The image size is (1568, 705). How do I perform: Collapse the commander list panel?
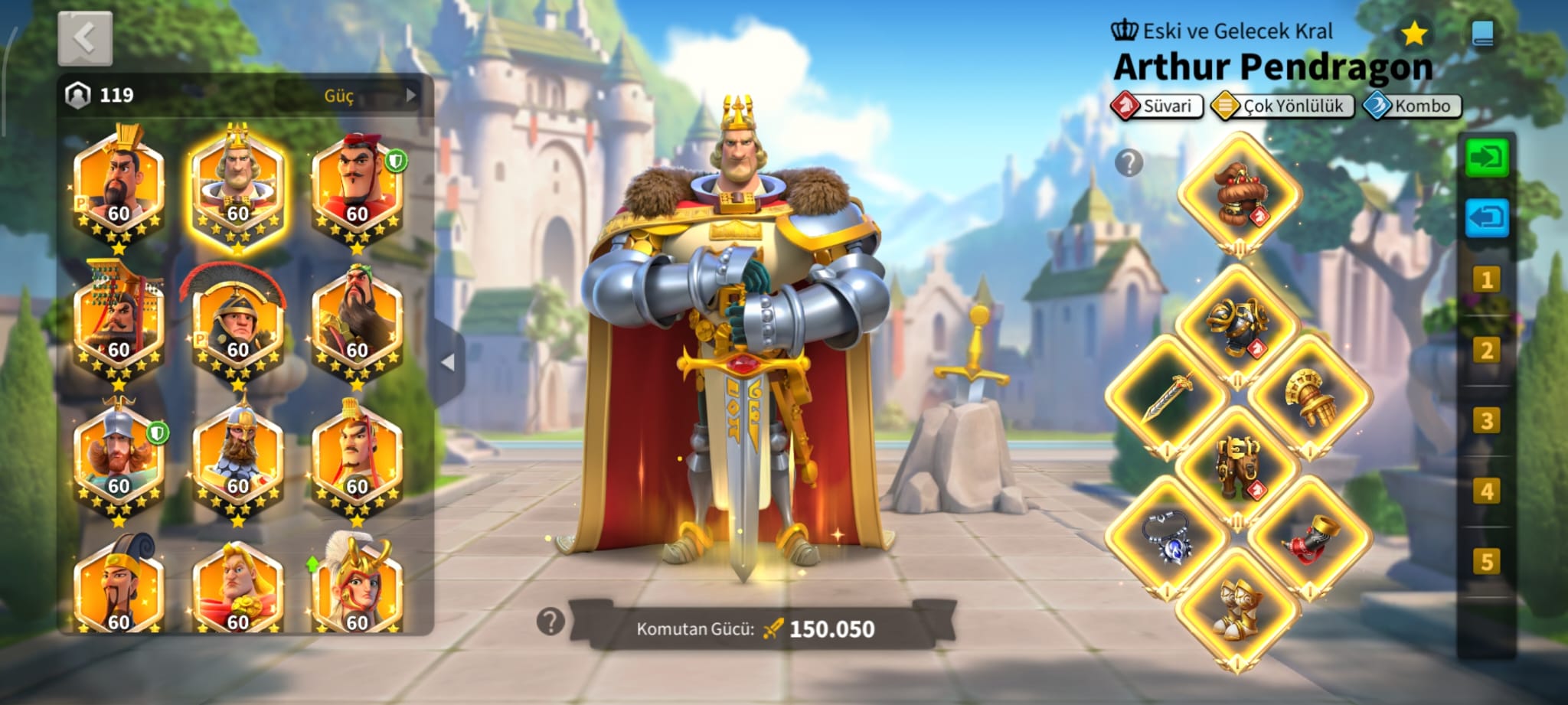(x=449, y=362)
